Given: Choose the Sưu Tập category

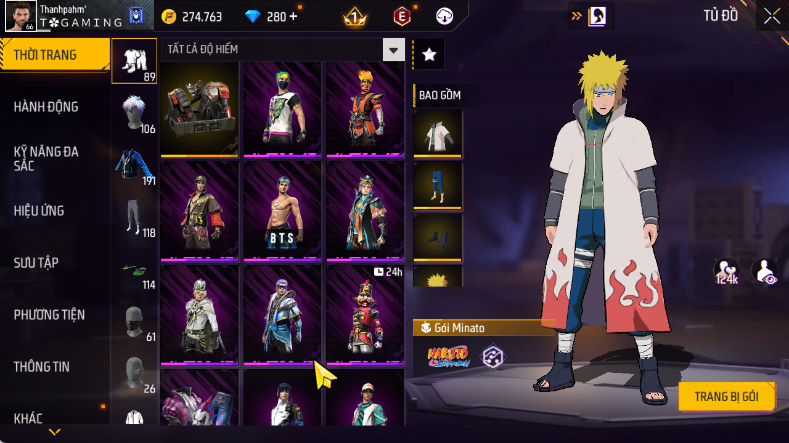Looking at the screenshot, I should pyautogui.click(x=36, y=262).
